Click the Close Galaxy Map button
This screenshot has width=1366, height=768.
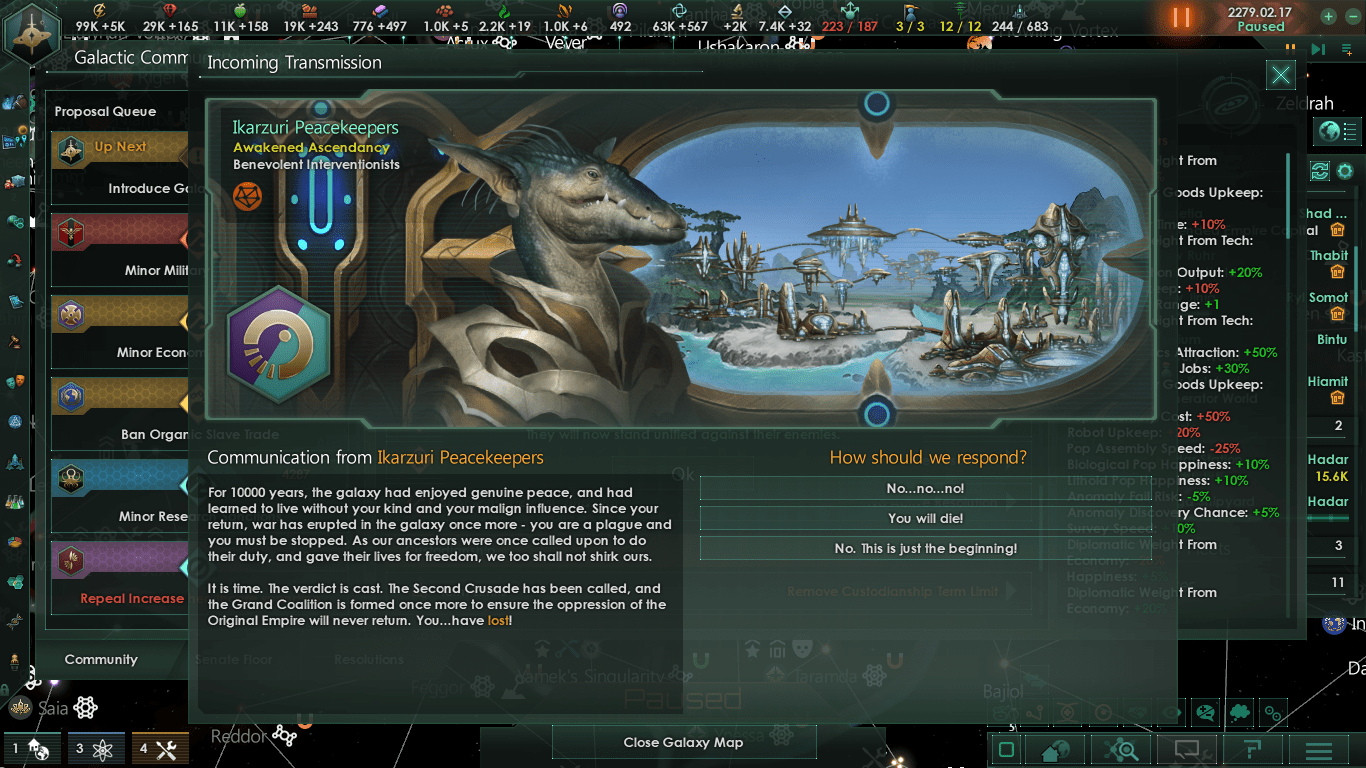click(683, 742)
